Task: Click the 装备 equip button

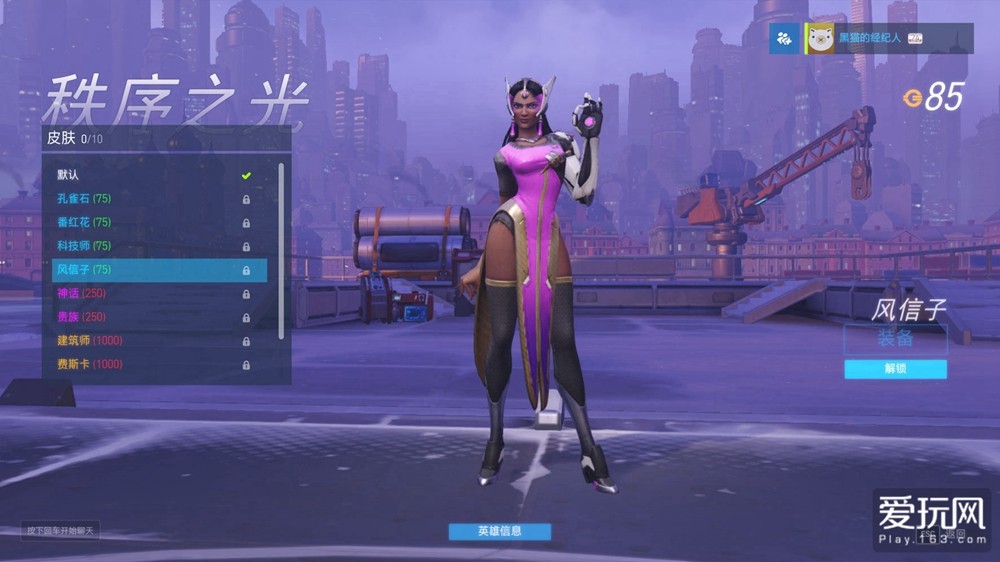Action: click(895, 339)
